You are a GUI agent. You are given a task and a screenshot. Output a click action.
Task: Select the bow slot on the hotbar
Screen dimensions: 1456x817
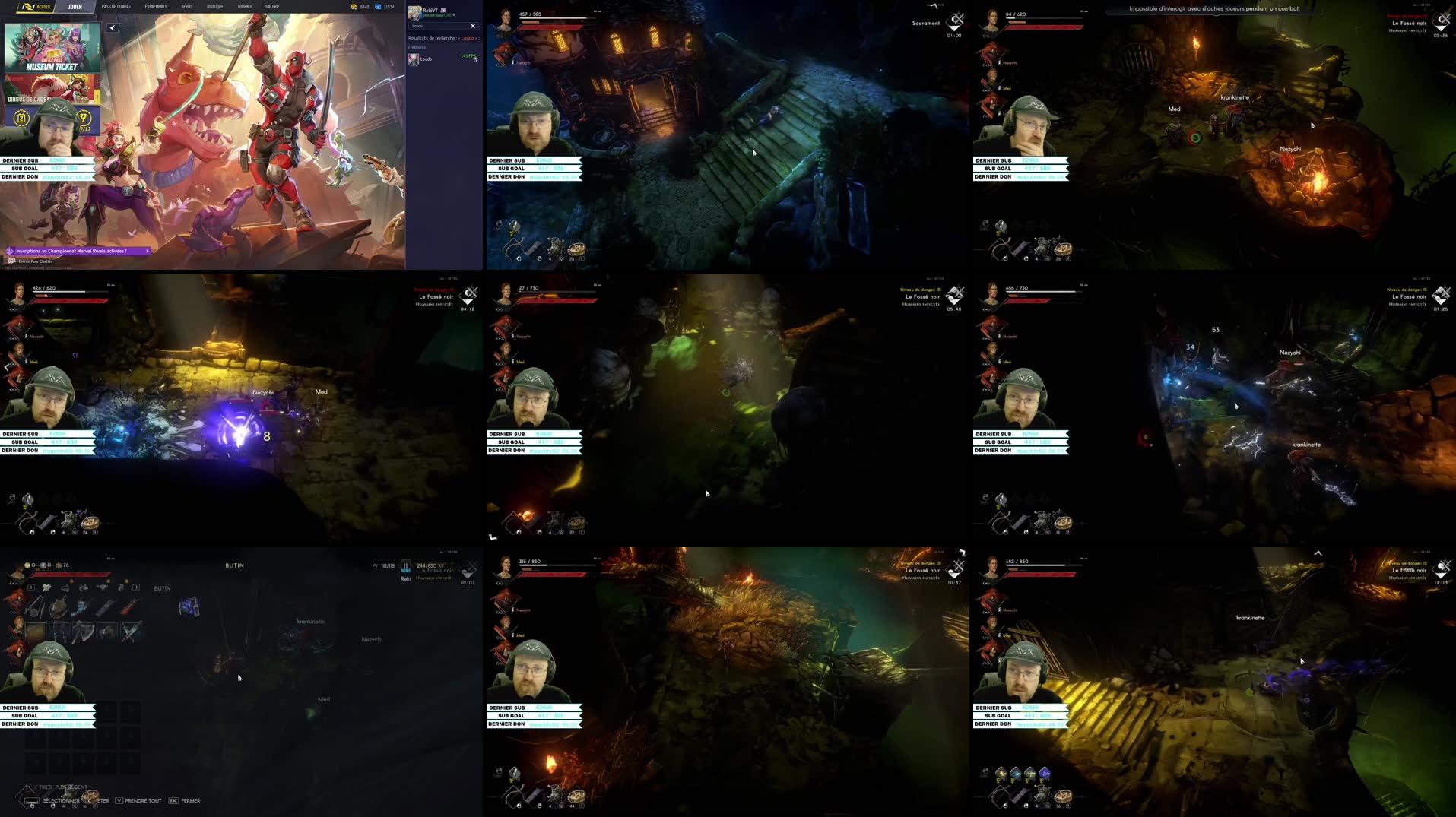(x=513, y=246)
